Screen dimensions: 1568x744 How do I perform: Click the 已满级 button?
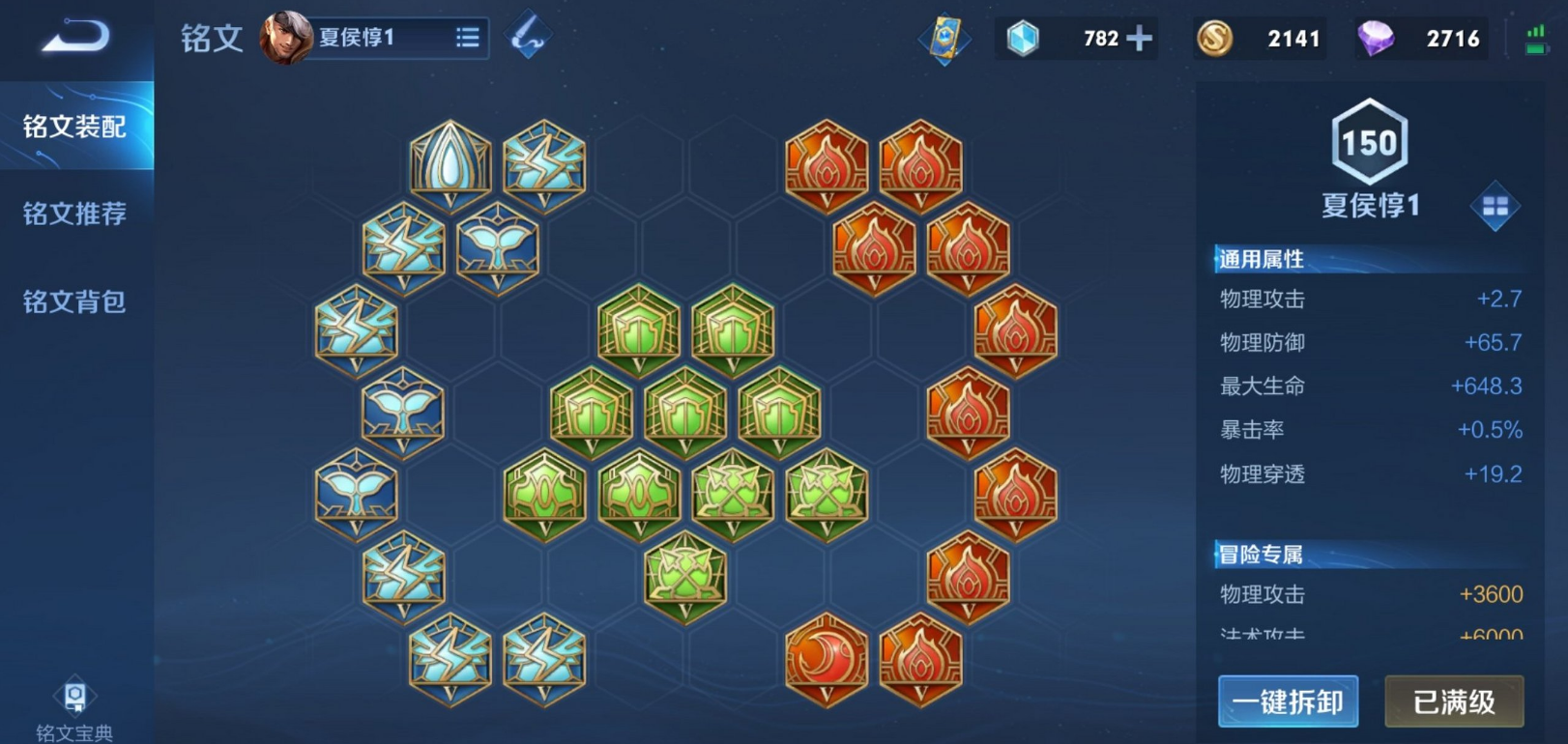(x=1454, y=701)
